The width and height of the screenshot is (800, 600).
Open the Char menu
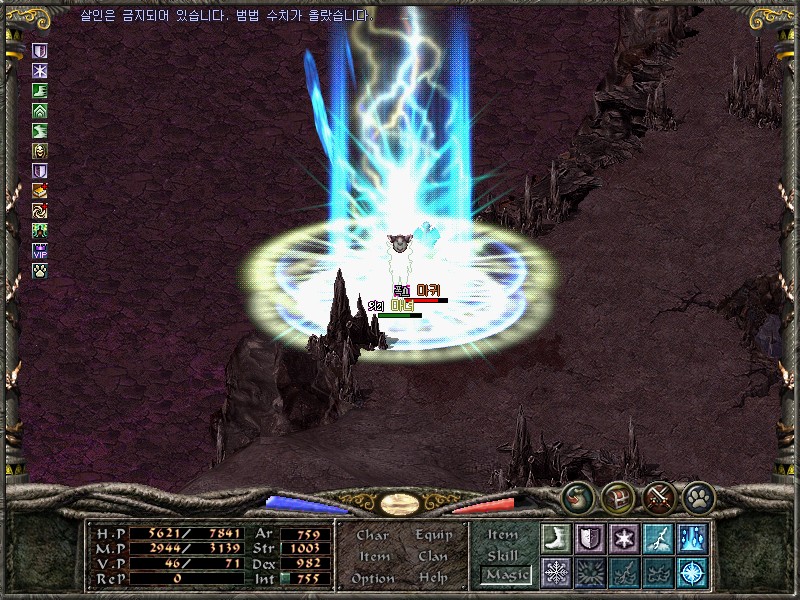pyautogui.click(x=372, y=535)
